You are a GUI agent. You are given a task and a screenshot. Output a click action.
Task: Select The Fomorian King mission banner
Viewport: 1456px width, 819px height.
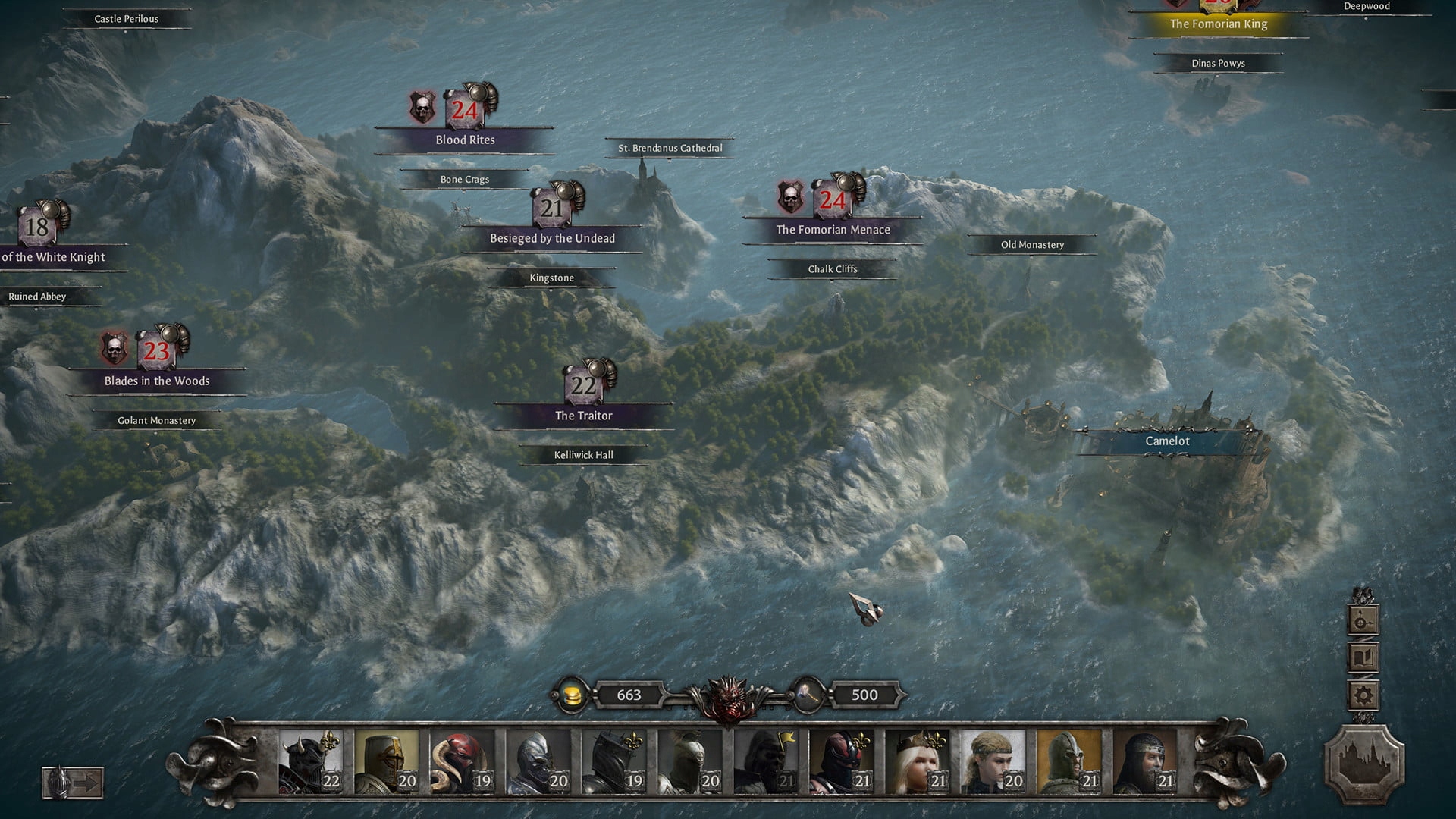point(1218,24)
